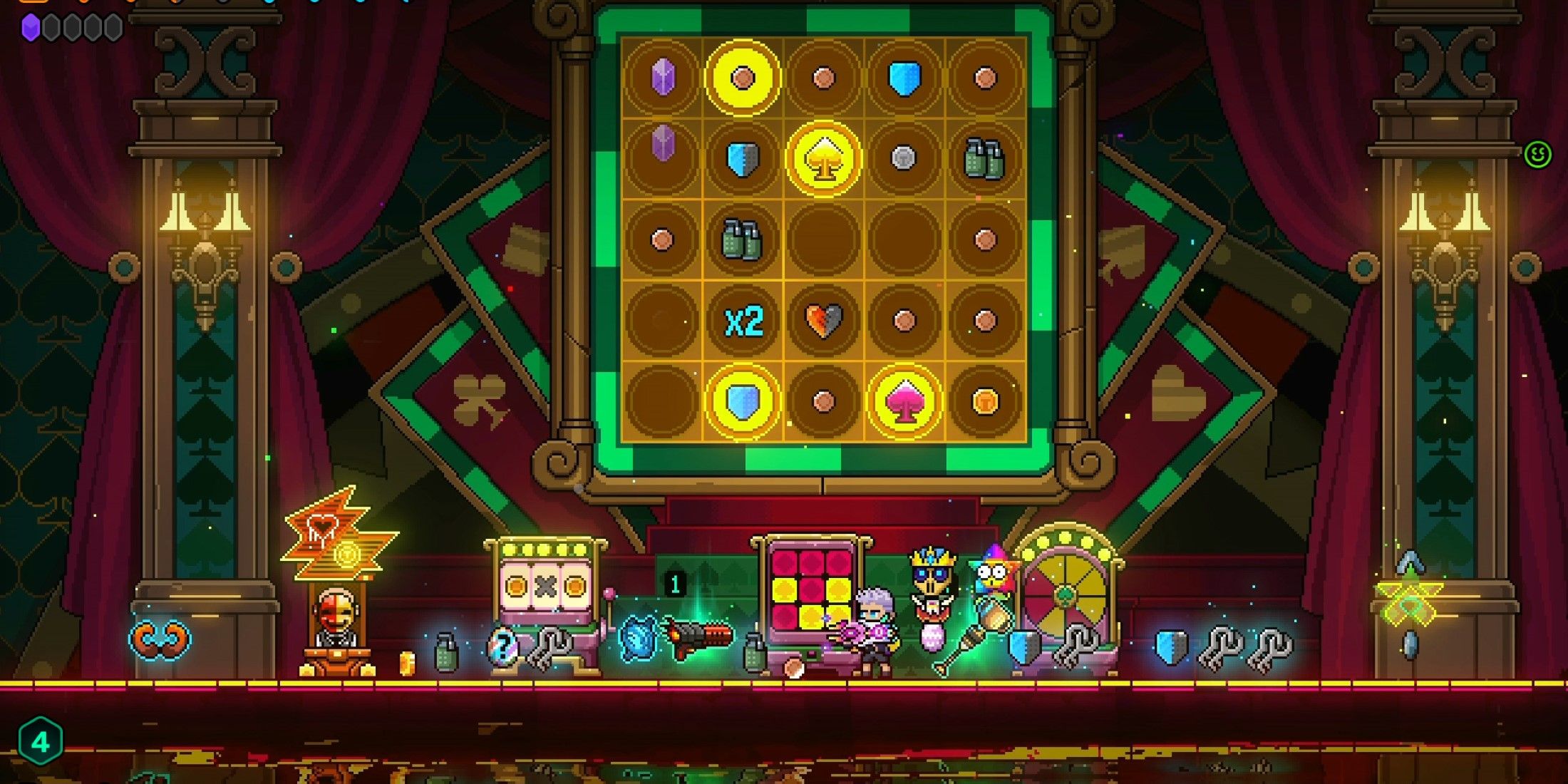Select the purple gem symbol on the grid

663,78
